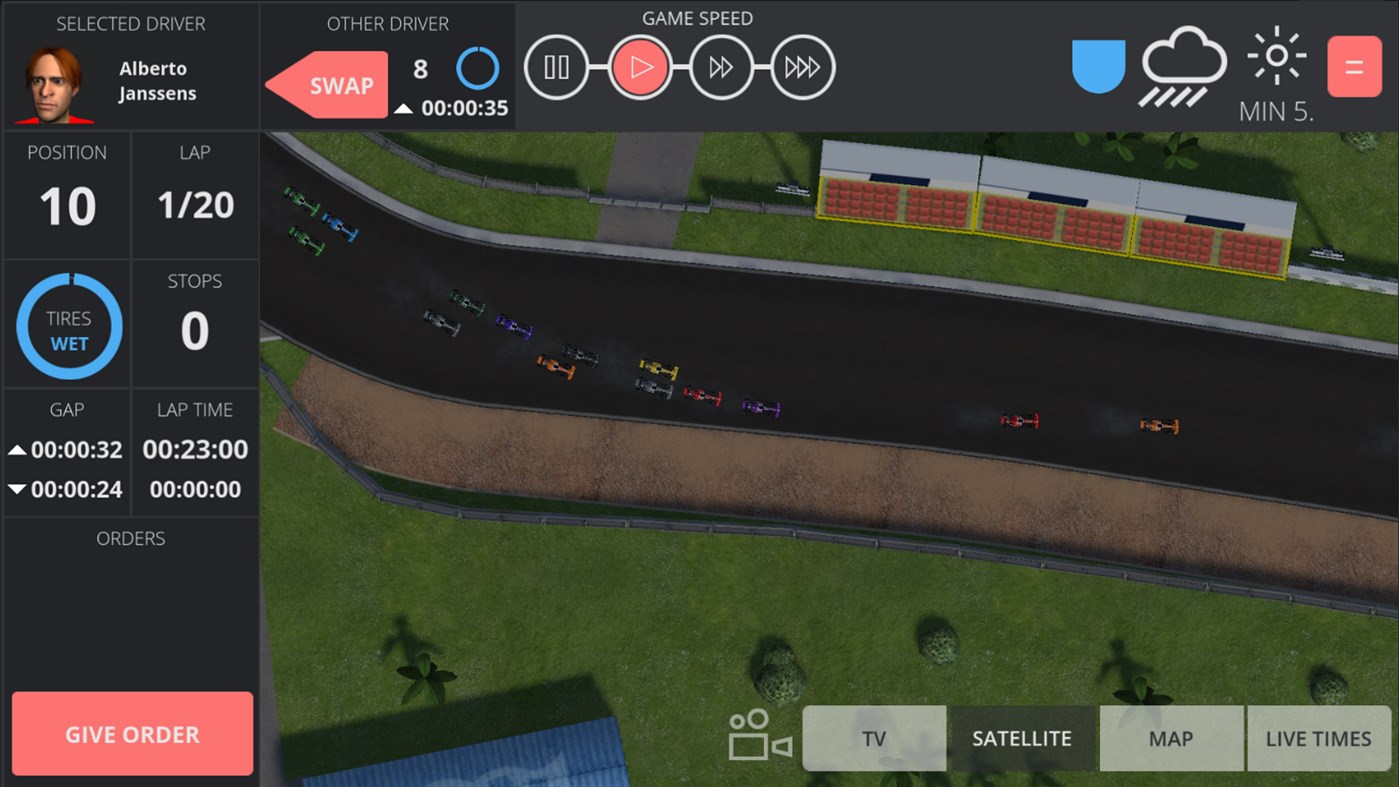Open the red hamburger menu
Screen dimensions: 1399x787
tap(1354, 67)
